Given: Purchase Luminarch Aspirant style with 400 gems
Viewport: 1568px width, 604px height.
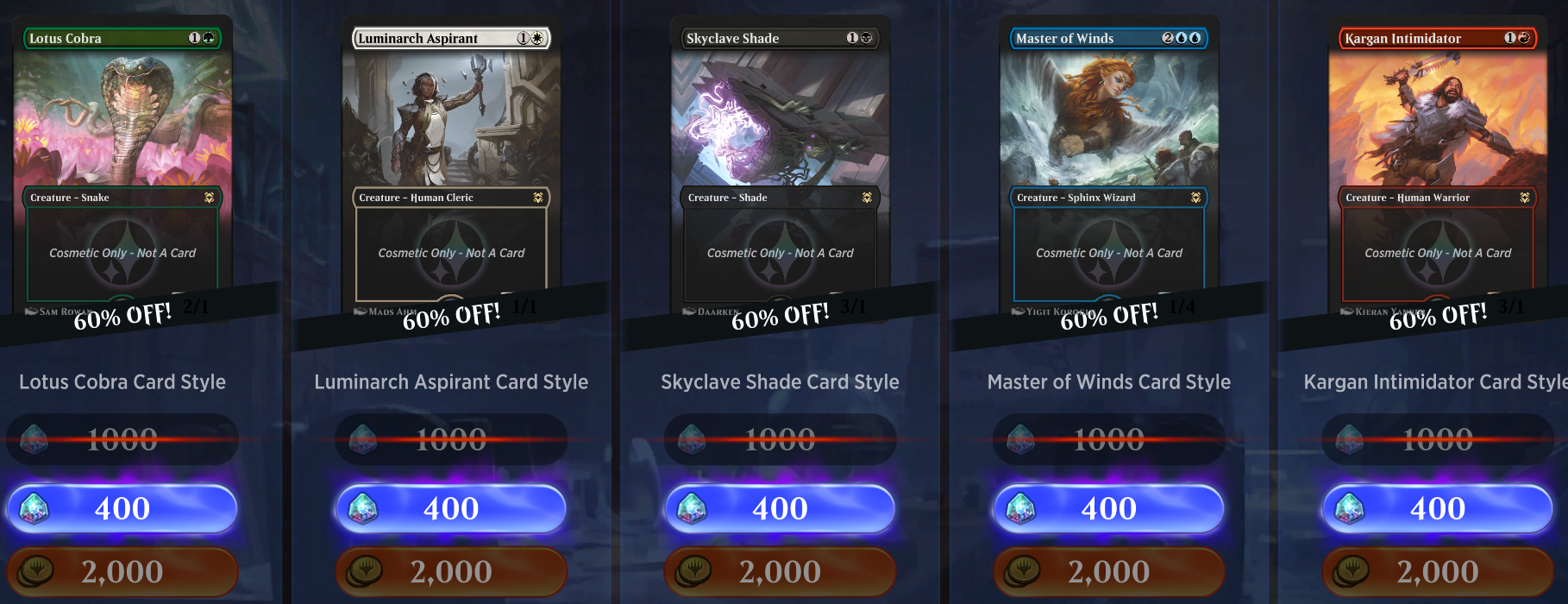Looking at the screenshot, I should pos(451,508).
